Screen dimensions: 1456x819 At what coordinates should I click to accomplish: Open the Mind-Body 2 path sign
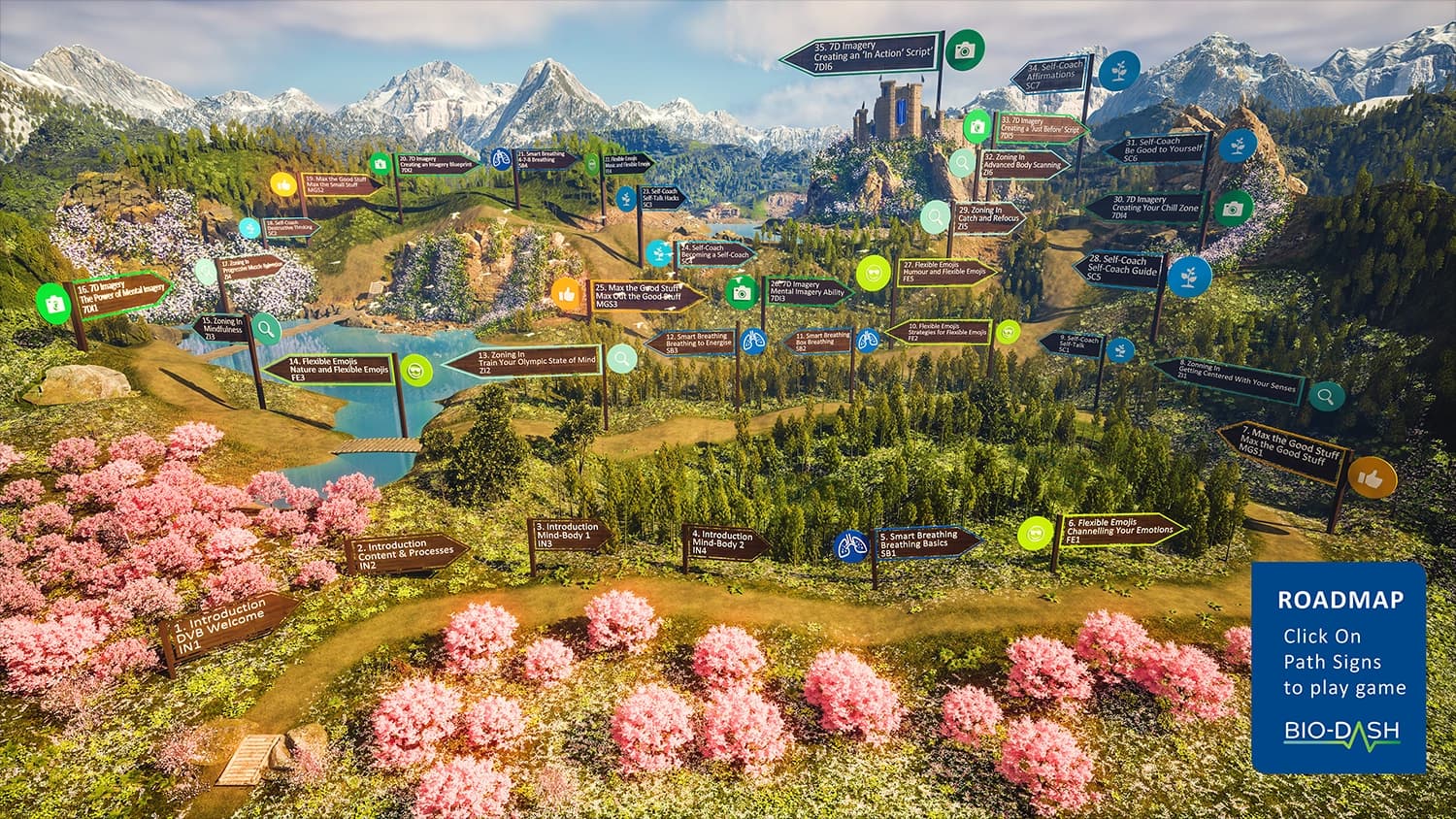[x=723, y=542]
